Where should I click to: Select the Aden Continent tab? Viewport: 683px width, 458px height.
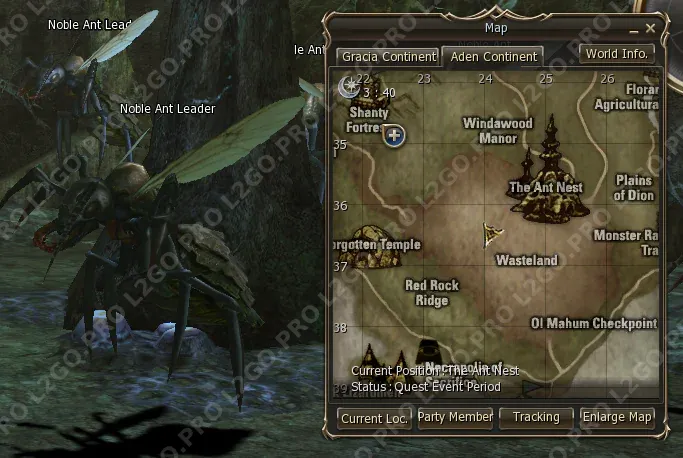click(492, 56)
